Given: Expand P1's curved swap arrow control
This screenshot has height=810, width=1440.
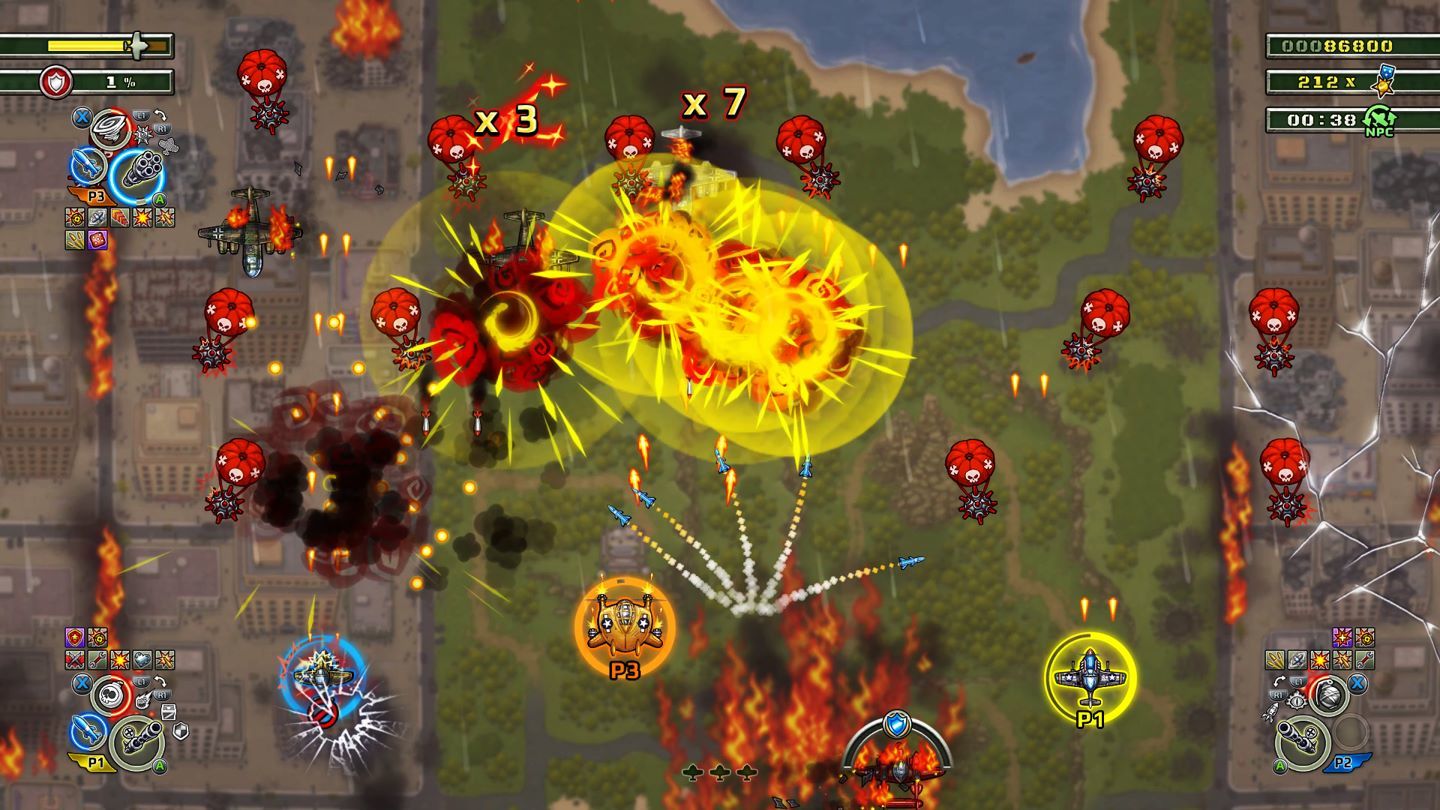Looking at the screenshot, I should 159,681.
